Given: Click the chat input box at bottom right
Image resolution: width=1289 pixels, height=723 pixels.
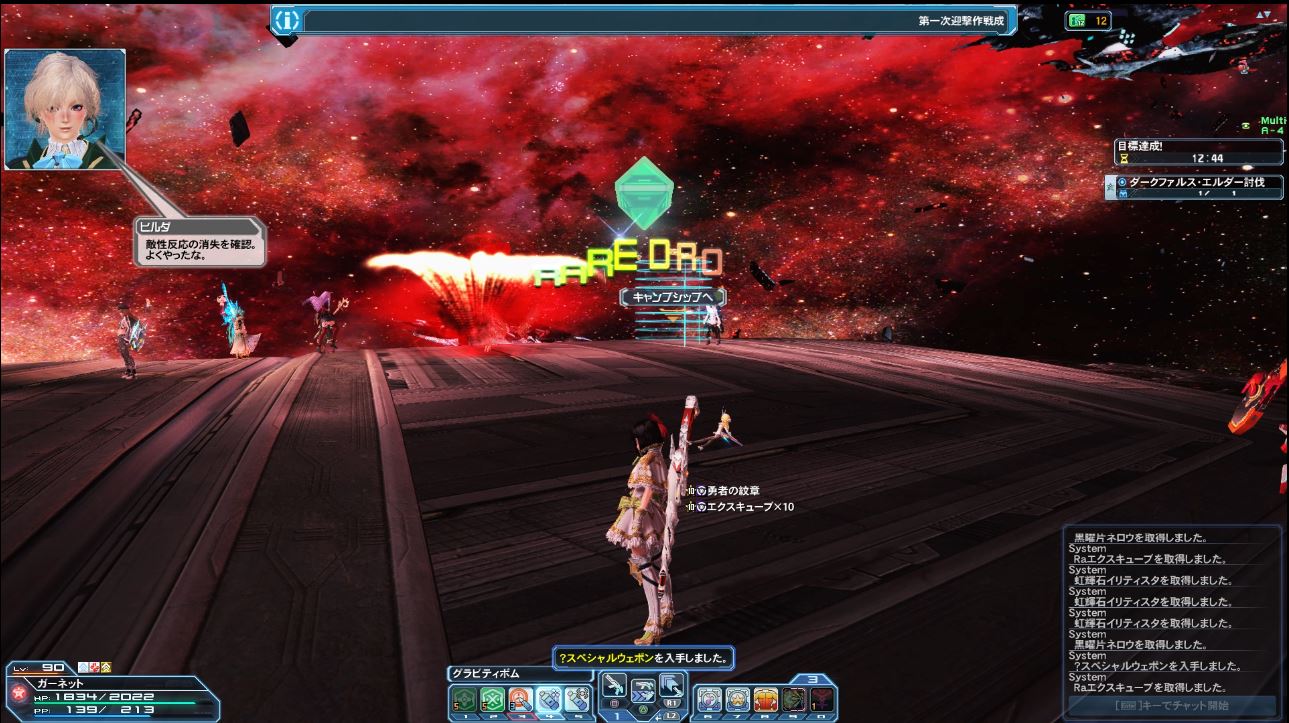Looking at the screenshot, I should pos(1172,707).
